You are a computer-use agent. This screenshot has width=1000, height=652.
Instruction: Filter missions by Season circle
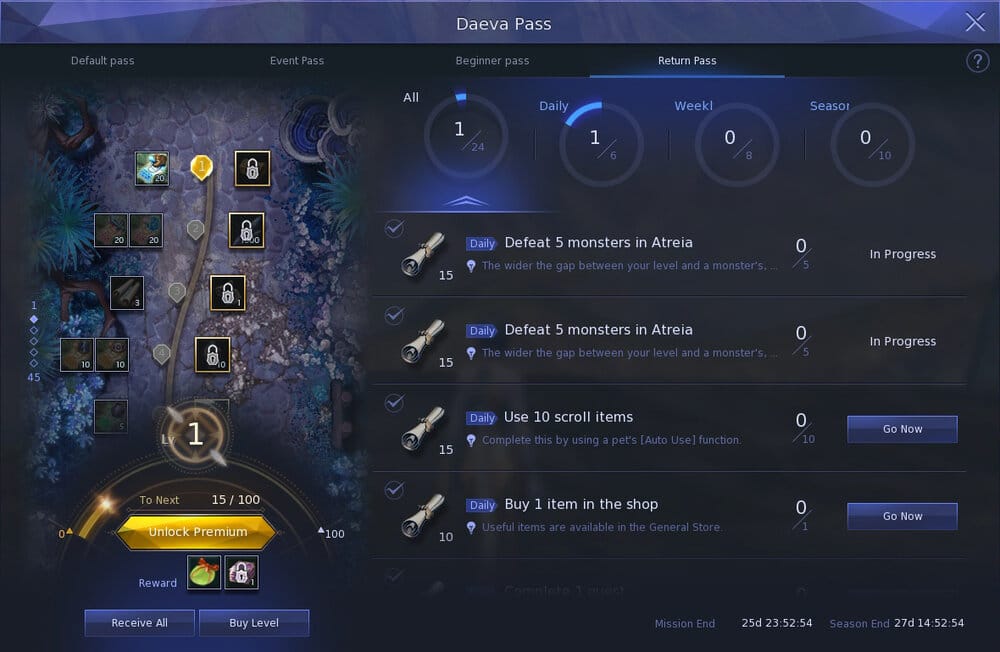click(x=872, y=143)
